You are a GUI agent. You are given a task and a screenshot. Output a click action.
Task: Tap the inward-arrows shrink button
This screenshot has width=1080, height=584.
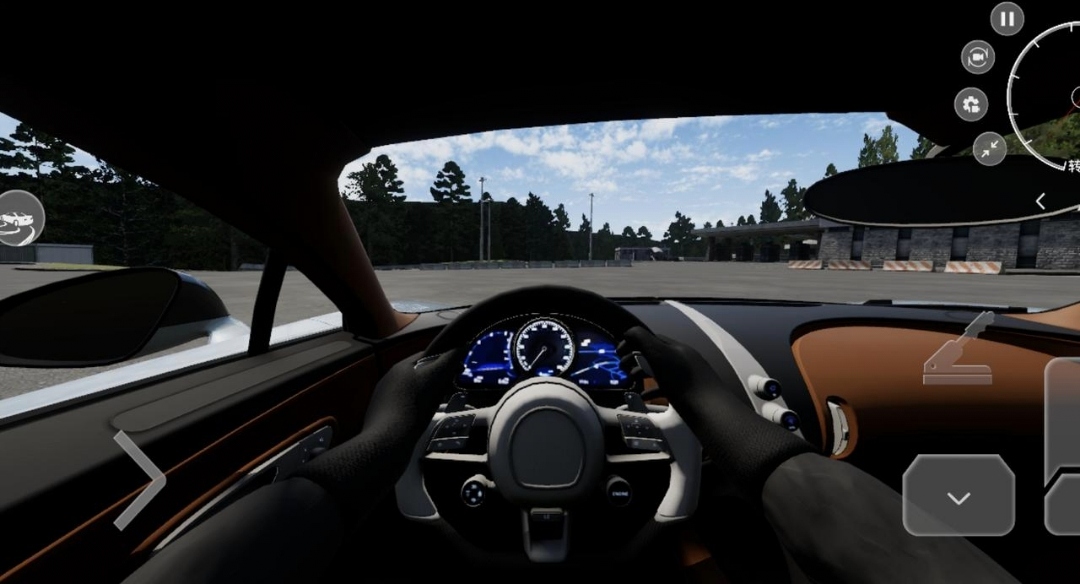pos(989,149)
